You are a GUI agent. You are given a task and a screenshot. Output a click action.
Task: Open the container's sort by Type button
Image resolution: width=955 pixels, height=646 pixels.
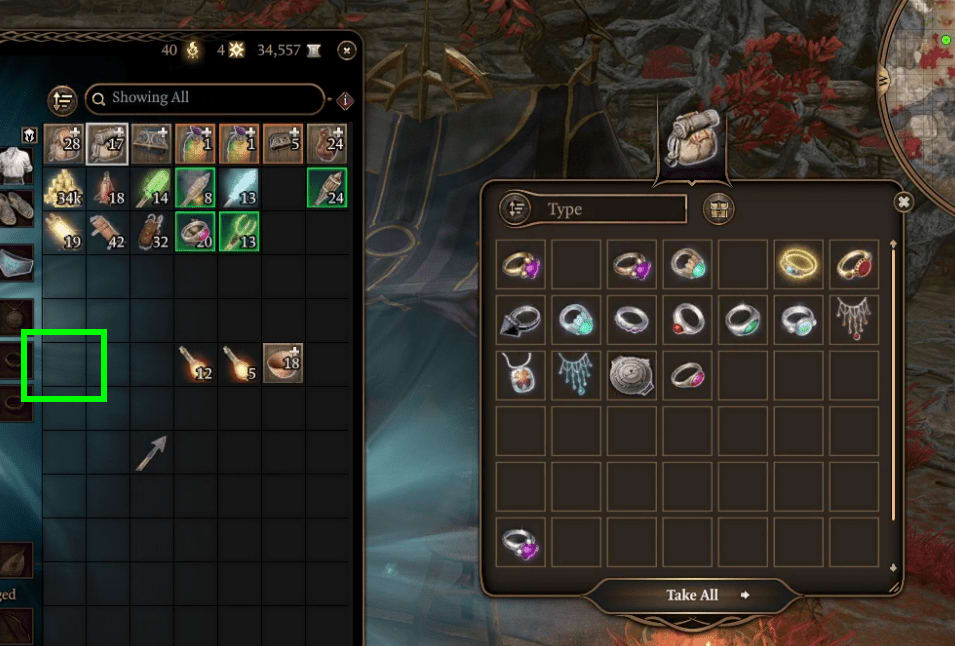[x=515, y=209]
